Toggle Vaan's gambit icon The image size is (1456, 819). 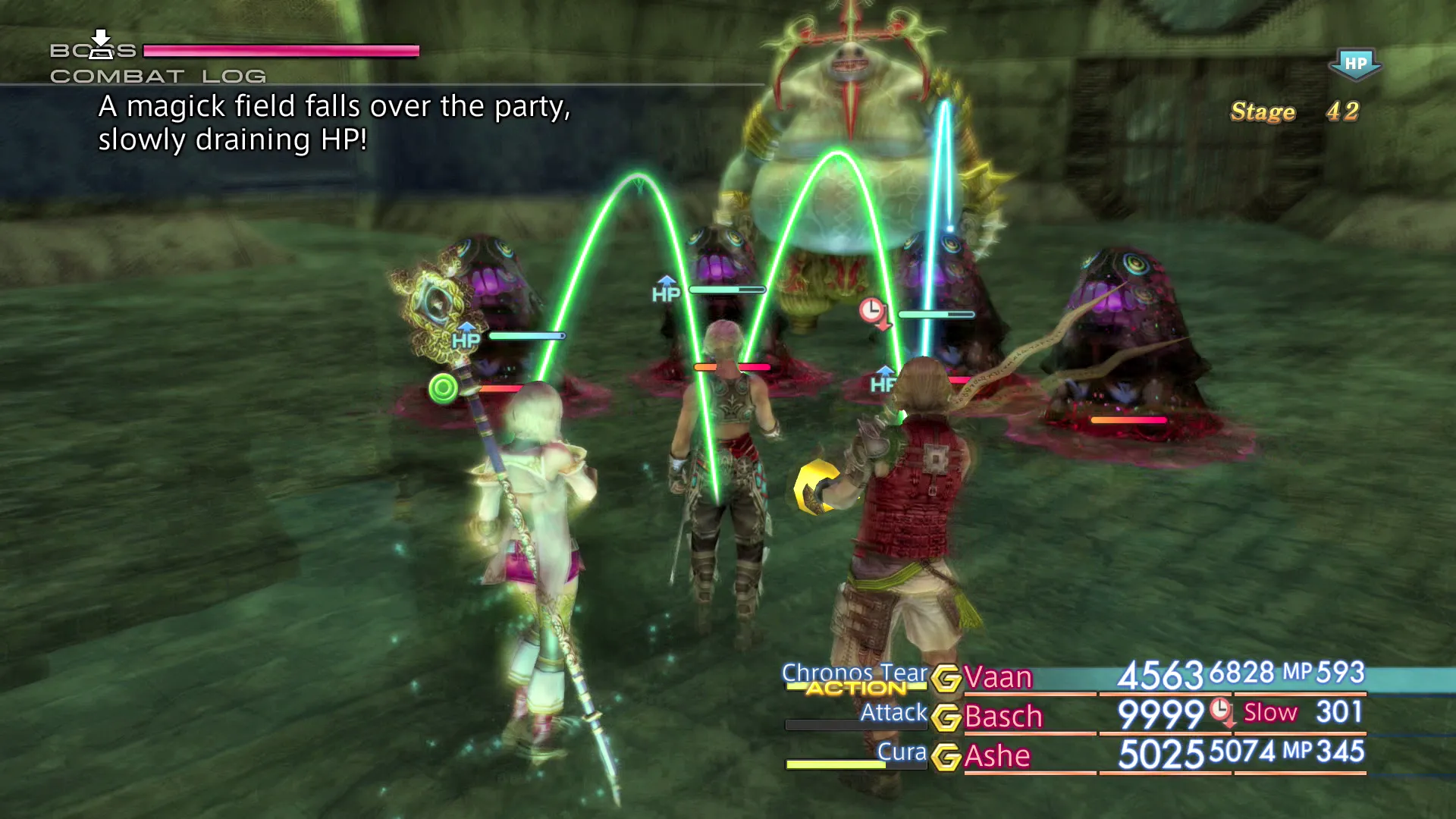[x=946, y=678]
